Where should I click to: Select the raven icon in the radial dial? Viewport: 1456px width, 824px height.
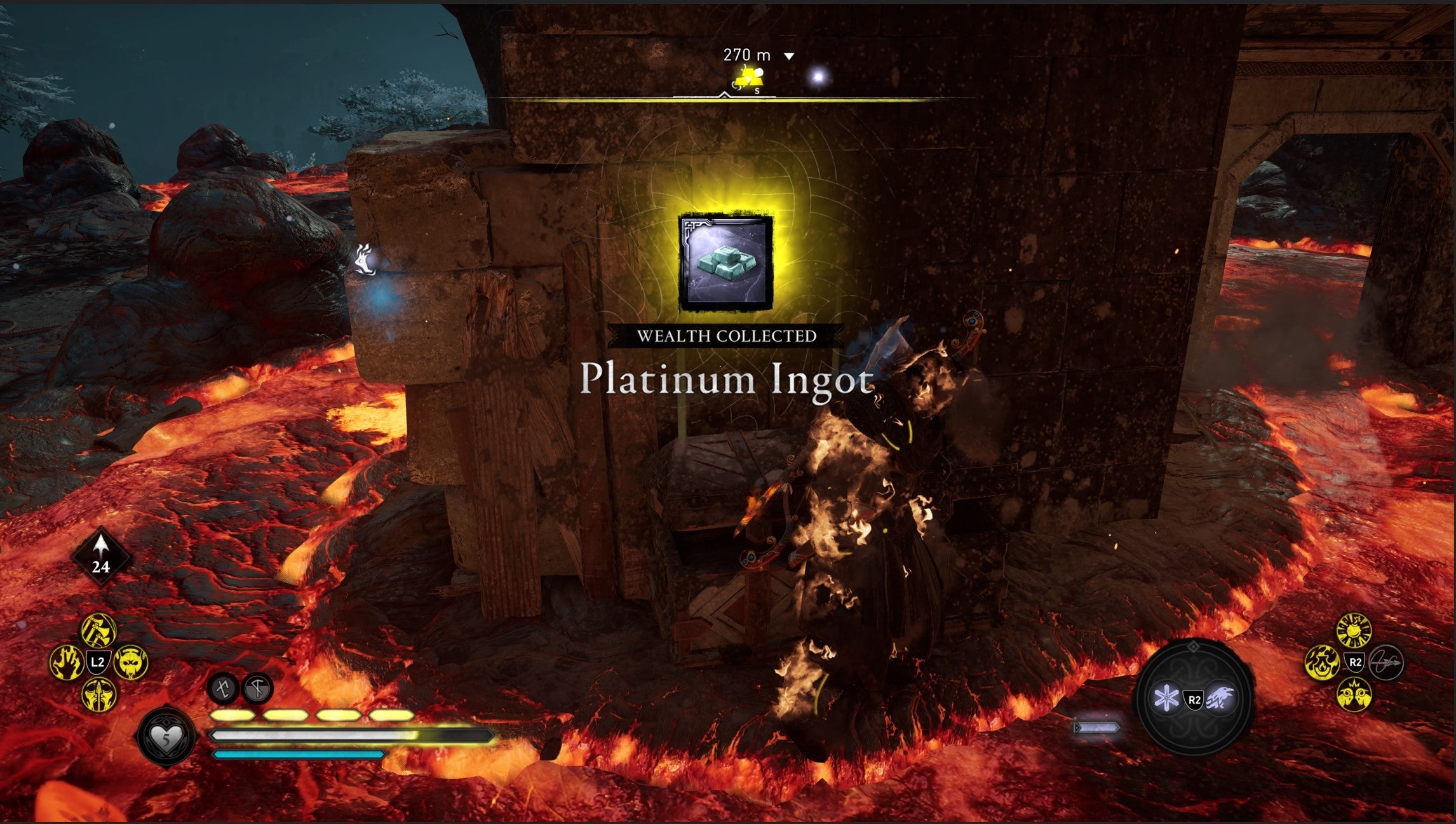(1220, 699)
